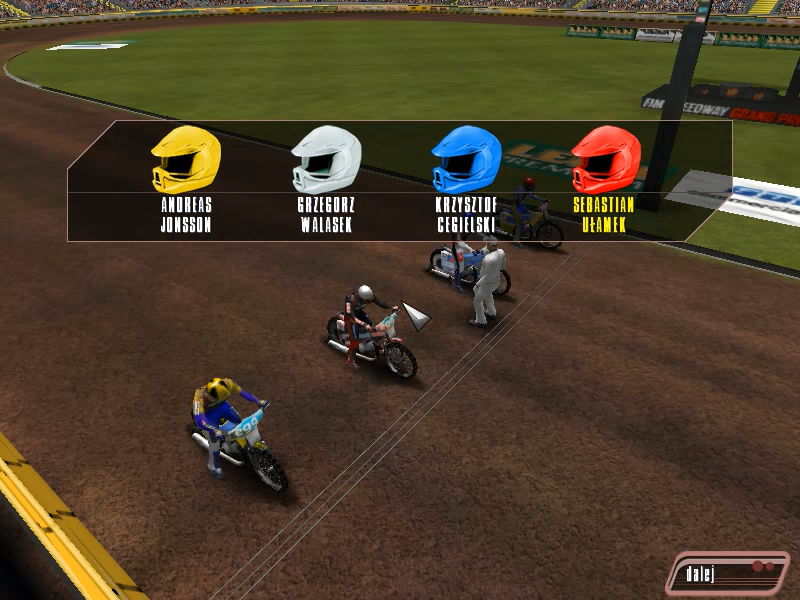The width and height of the screenshot is (800, 600).
Task: Select Andreas Jonsson's yellow helmet
Action: (185, 160)
